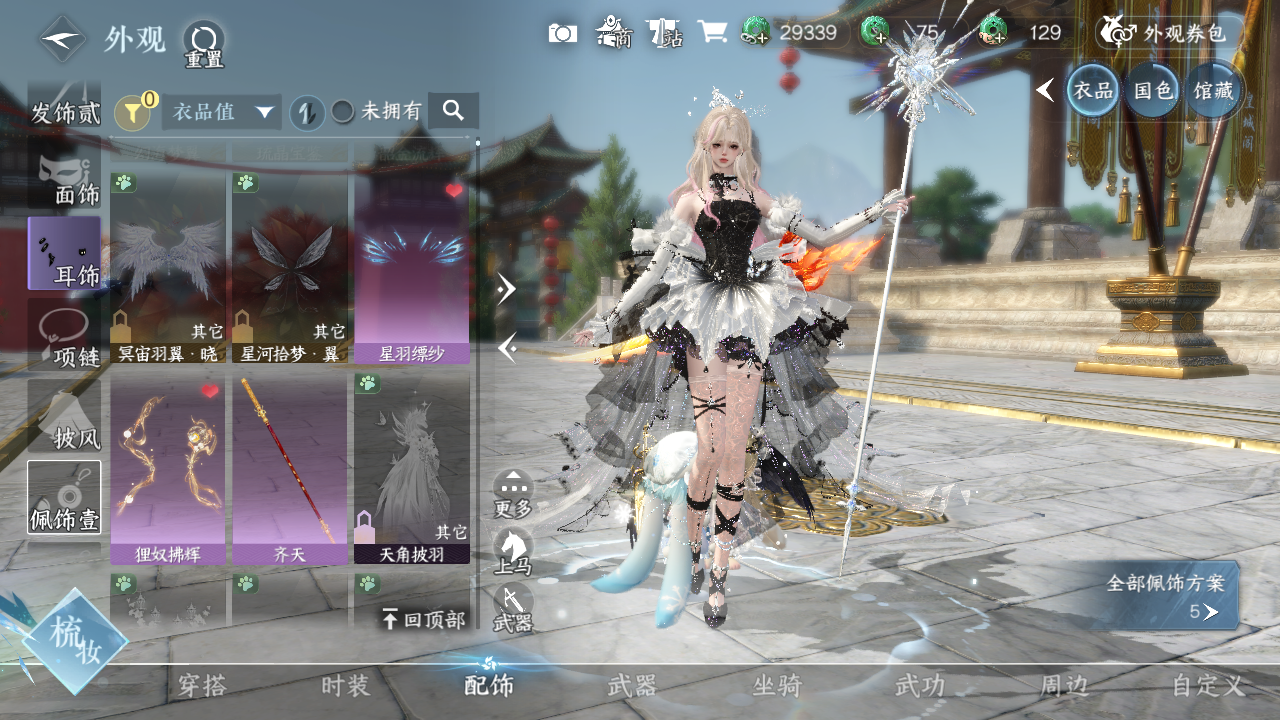Select the 佩饰壹 category

coord(64,497)
